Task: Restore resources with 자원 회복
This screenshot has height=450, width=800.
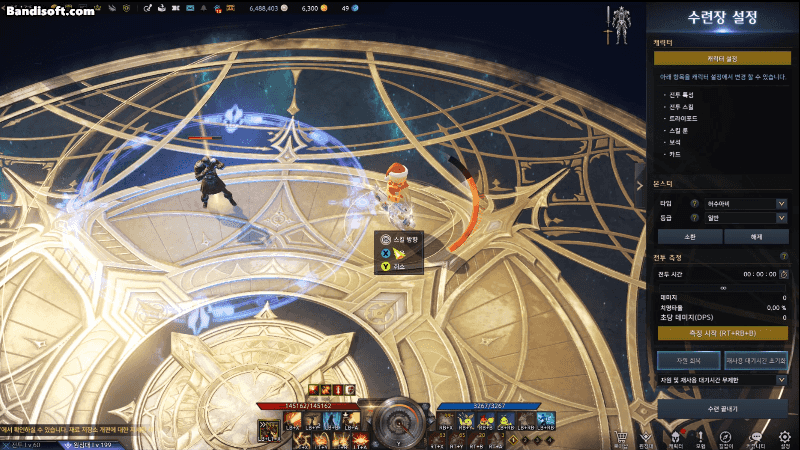Action: pyautogui.click(x=688, y=359)
